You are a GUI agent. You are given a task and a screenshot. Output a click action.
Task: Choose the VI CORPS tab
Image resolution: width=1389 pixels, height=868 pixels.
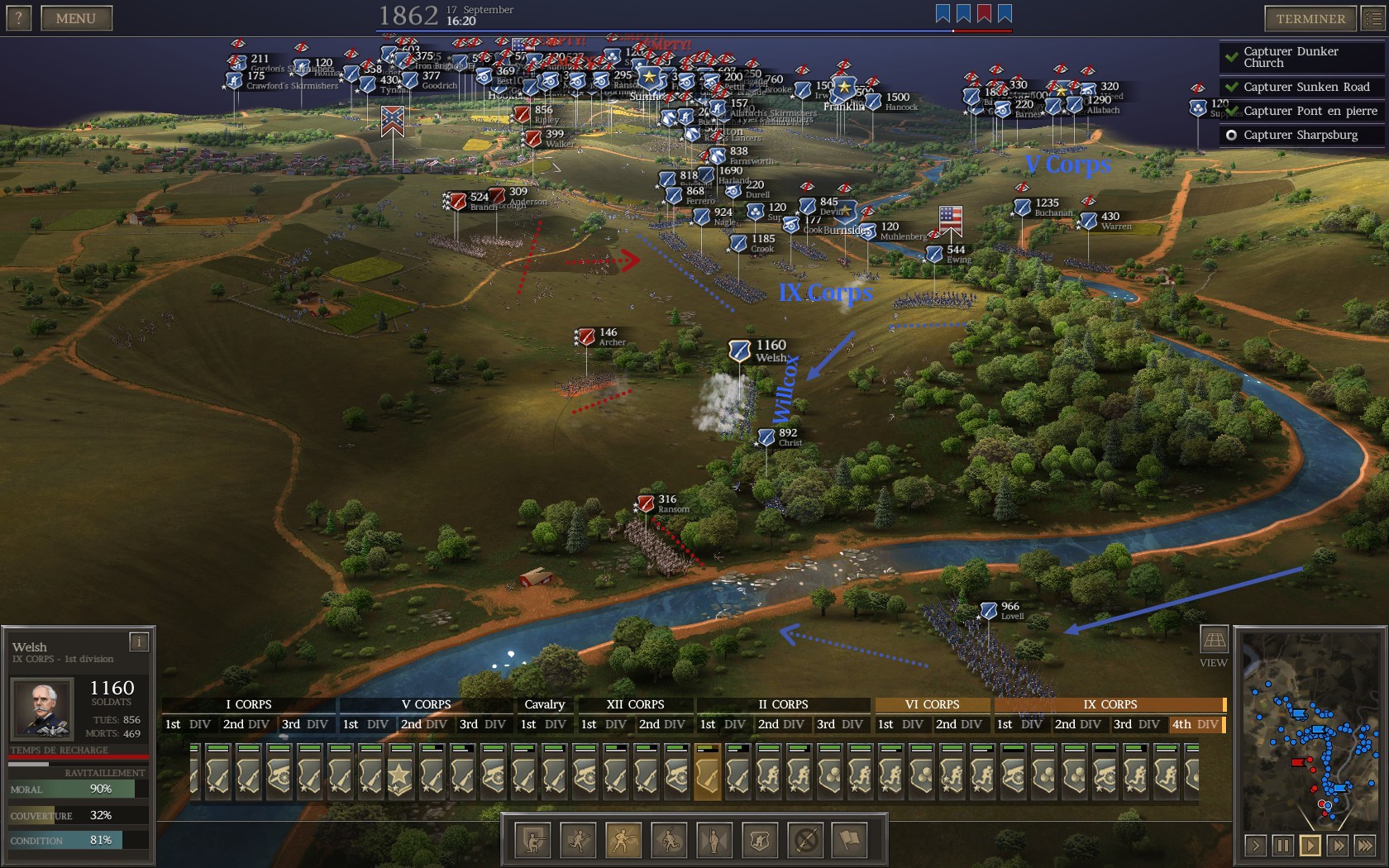coord(932,704)
